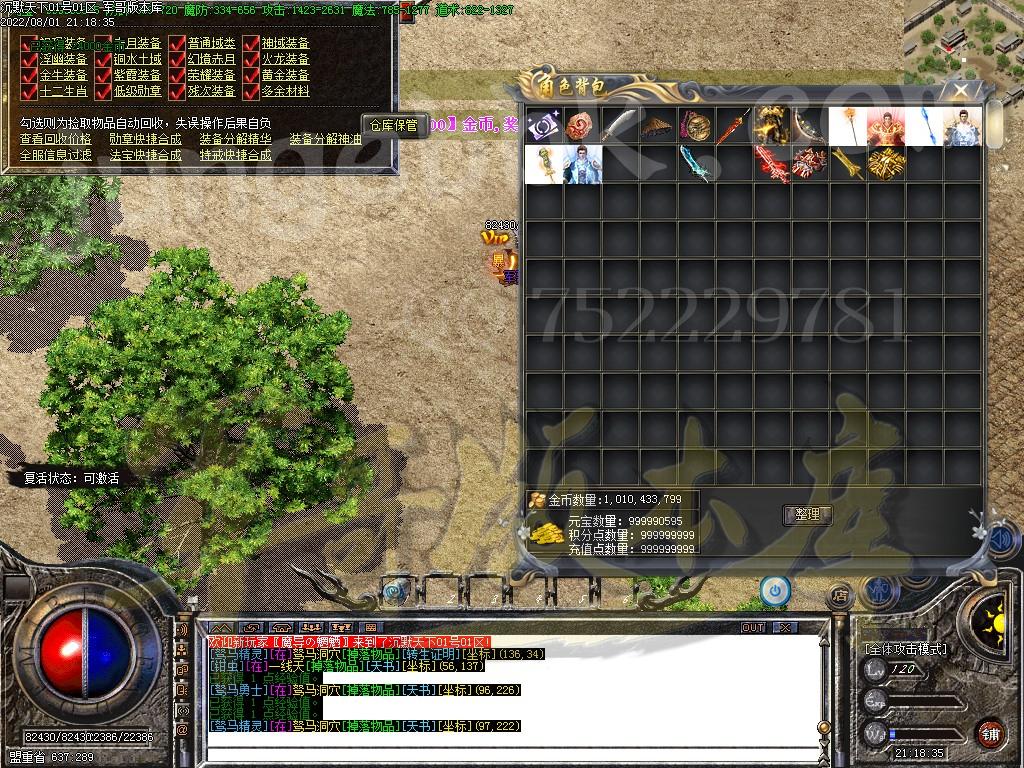Viewport: 1024px width, 768px height.
Task: Select the red-robed costume item in the bag
Action: (x=886, y=127)
